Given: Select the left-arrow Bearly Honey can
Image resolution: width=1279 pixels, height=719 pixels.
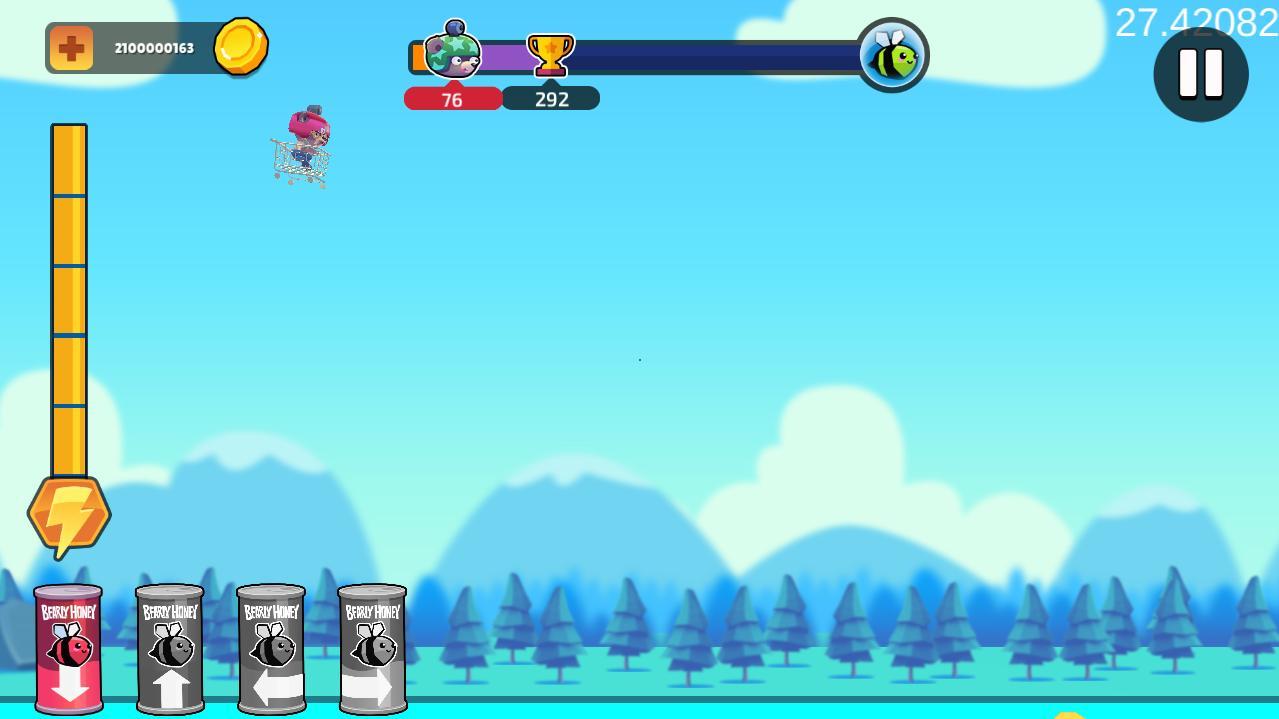Looking at the screenshot, I should coord(271,648).
